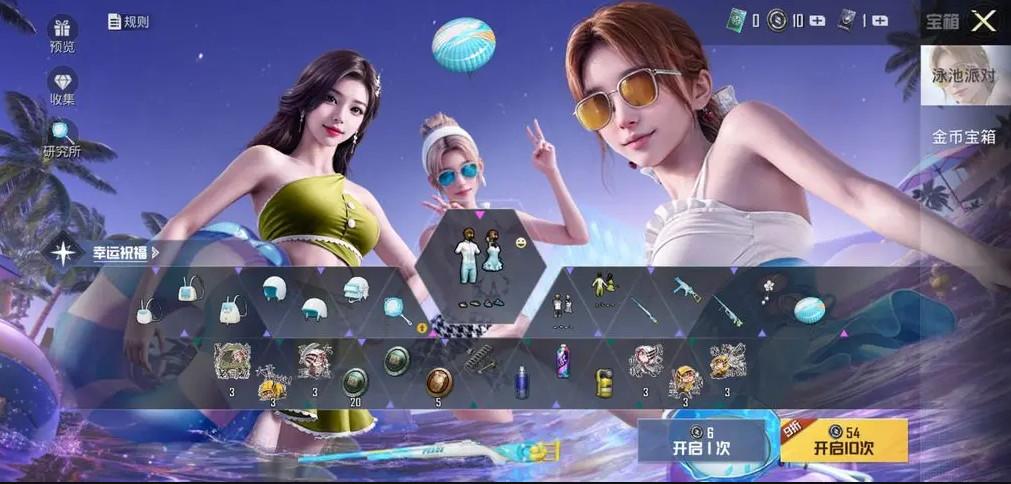Open ten crates with 开启10次

(843, 440)
